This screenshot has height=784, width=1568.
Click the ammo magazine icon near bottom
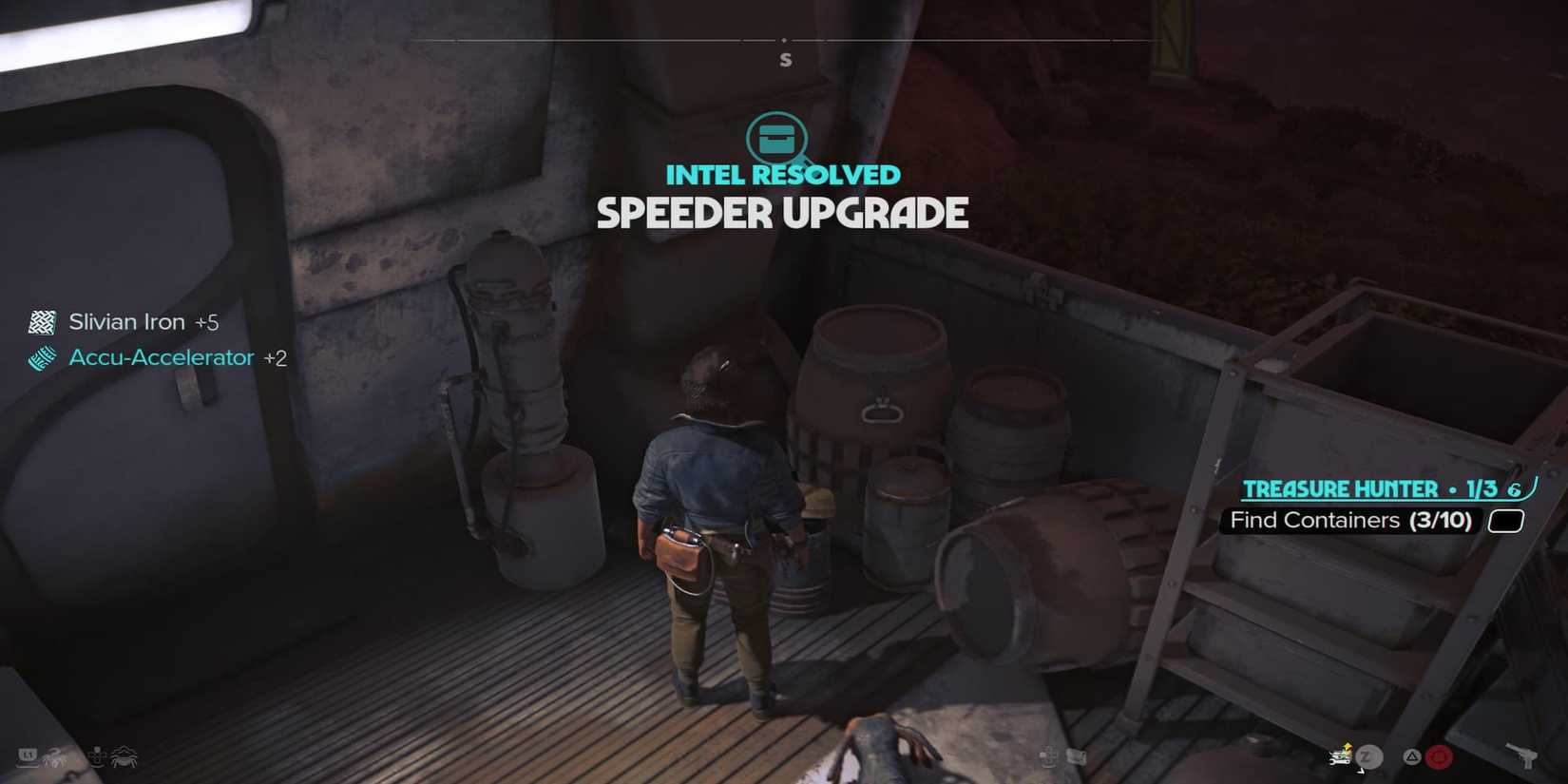[x=1078, y=756]
